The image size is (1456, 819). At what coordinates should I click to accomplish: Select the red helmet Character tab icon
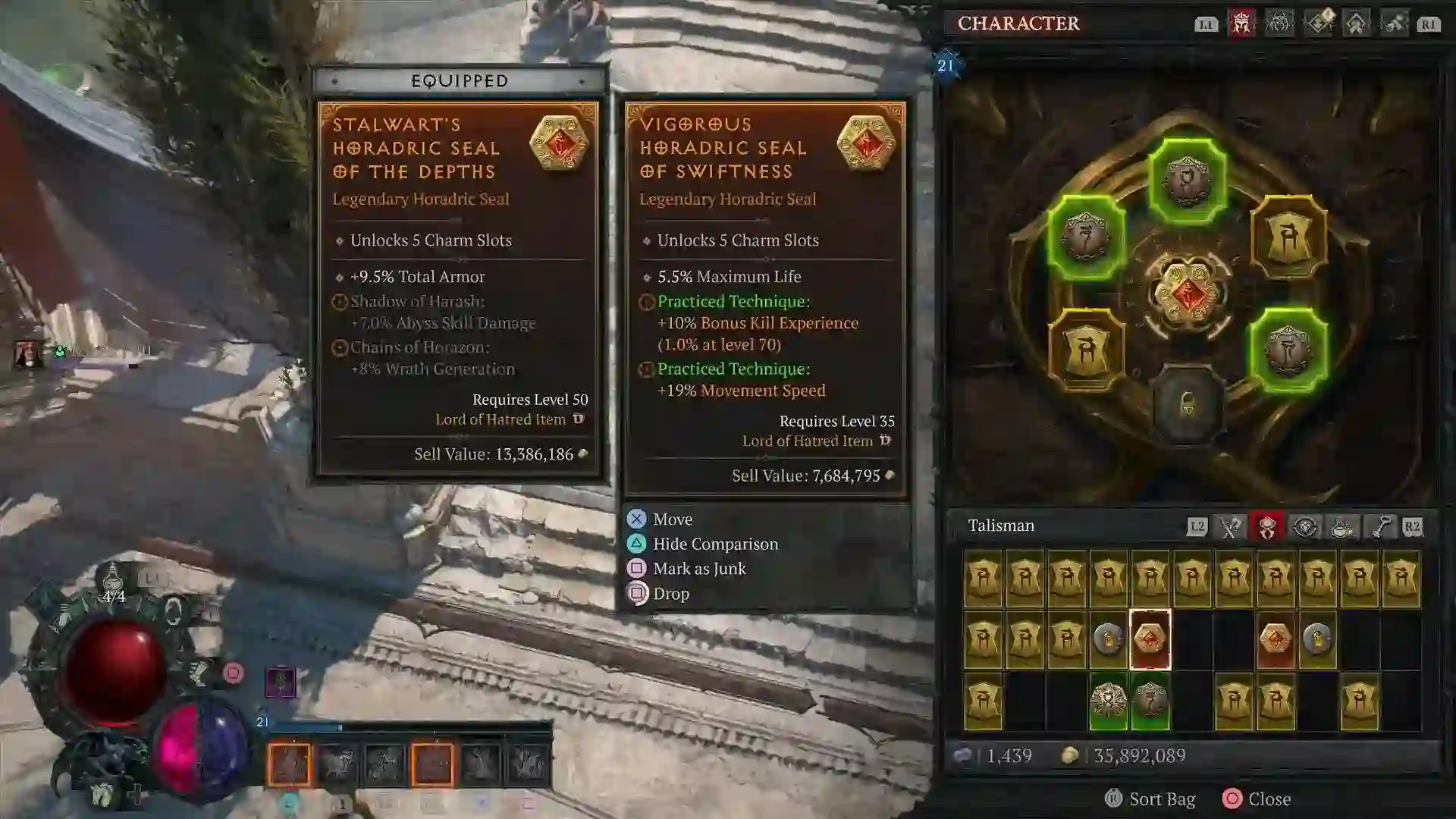click(x=1241, y=23)
